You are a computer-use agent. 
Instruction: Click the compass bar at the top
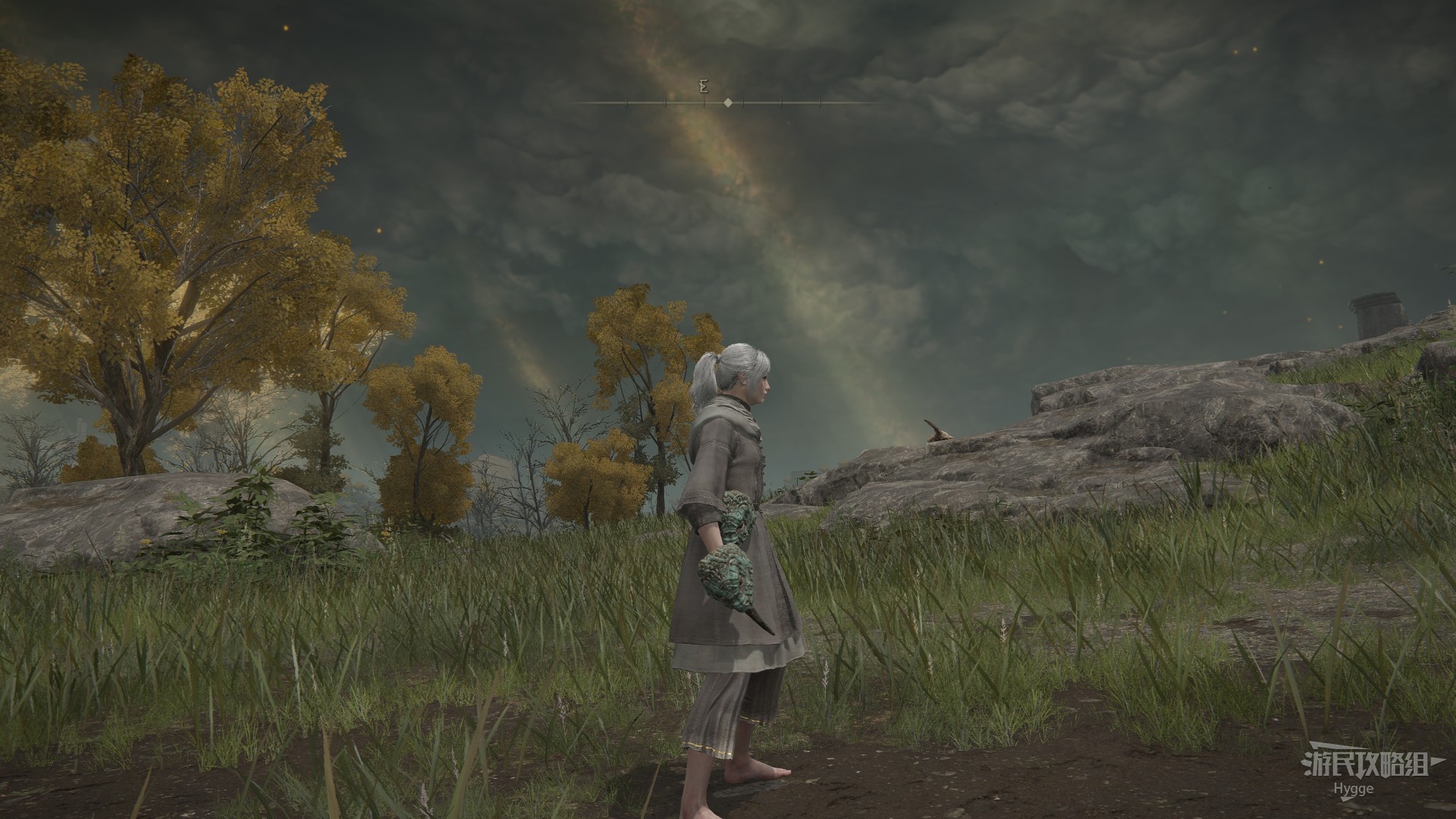[x=726, y=102]
